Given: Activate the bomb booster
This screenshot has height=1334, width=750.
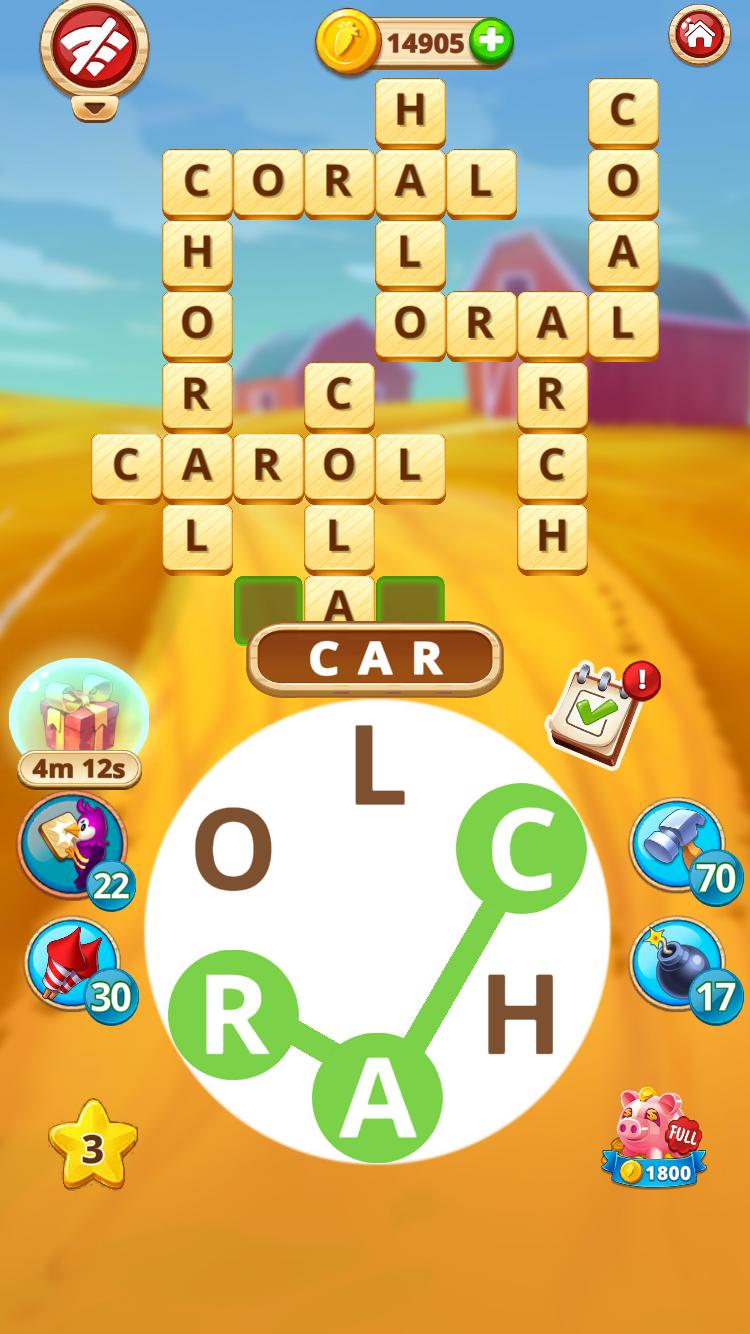Looking at the screenshot, I should click(x=677, y=965).
